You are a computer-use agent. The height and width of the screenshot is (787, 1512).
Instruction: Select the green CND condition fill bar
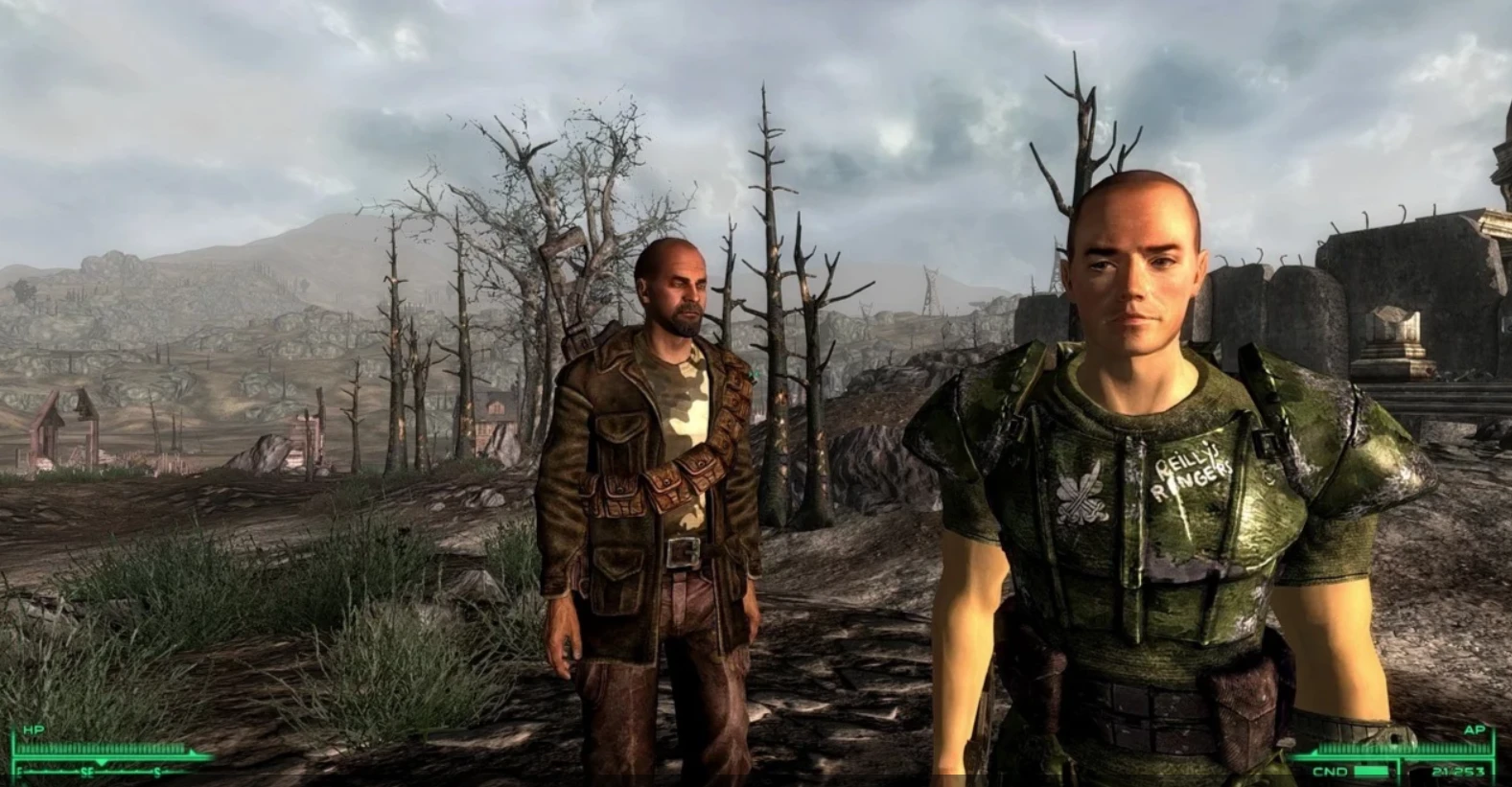[x=1371, y=770]
